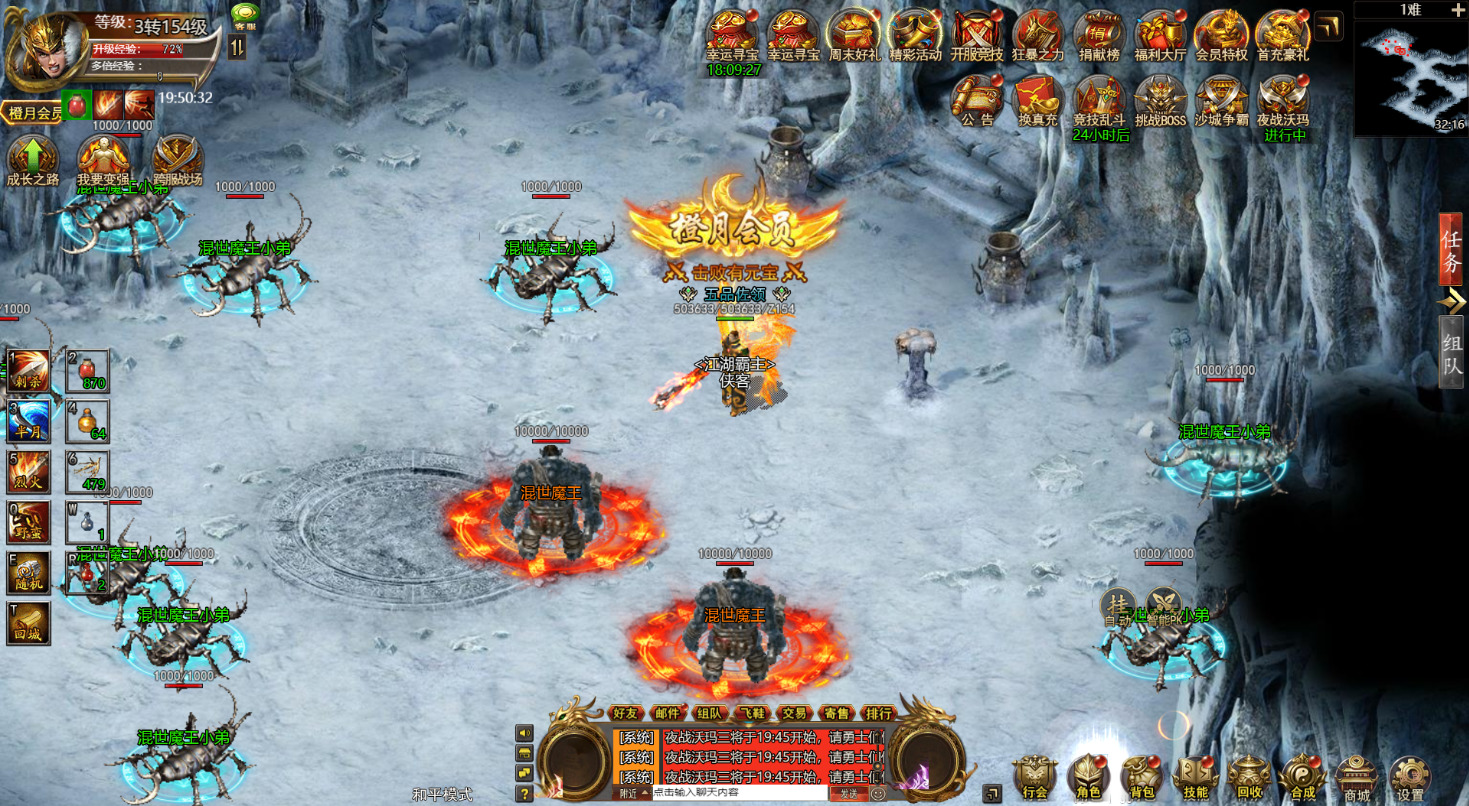This screenshot has height=806, width=1469.
Task: Click the 发送 send button
Action: pyautogui.click(x=850, y=793)
